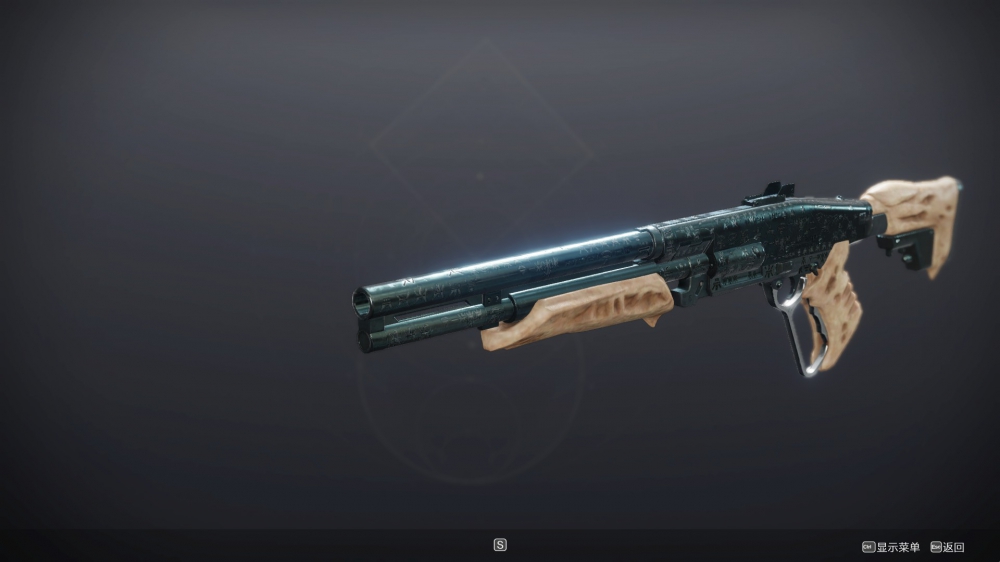
Task: Select 返回 to go back
Action: [x=954, y=547]
